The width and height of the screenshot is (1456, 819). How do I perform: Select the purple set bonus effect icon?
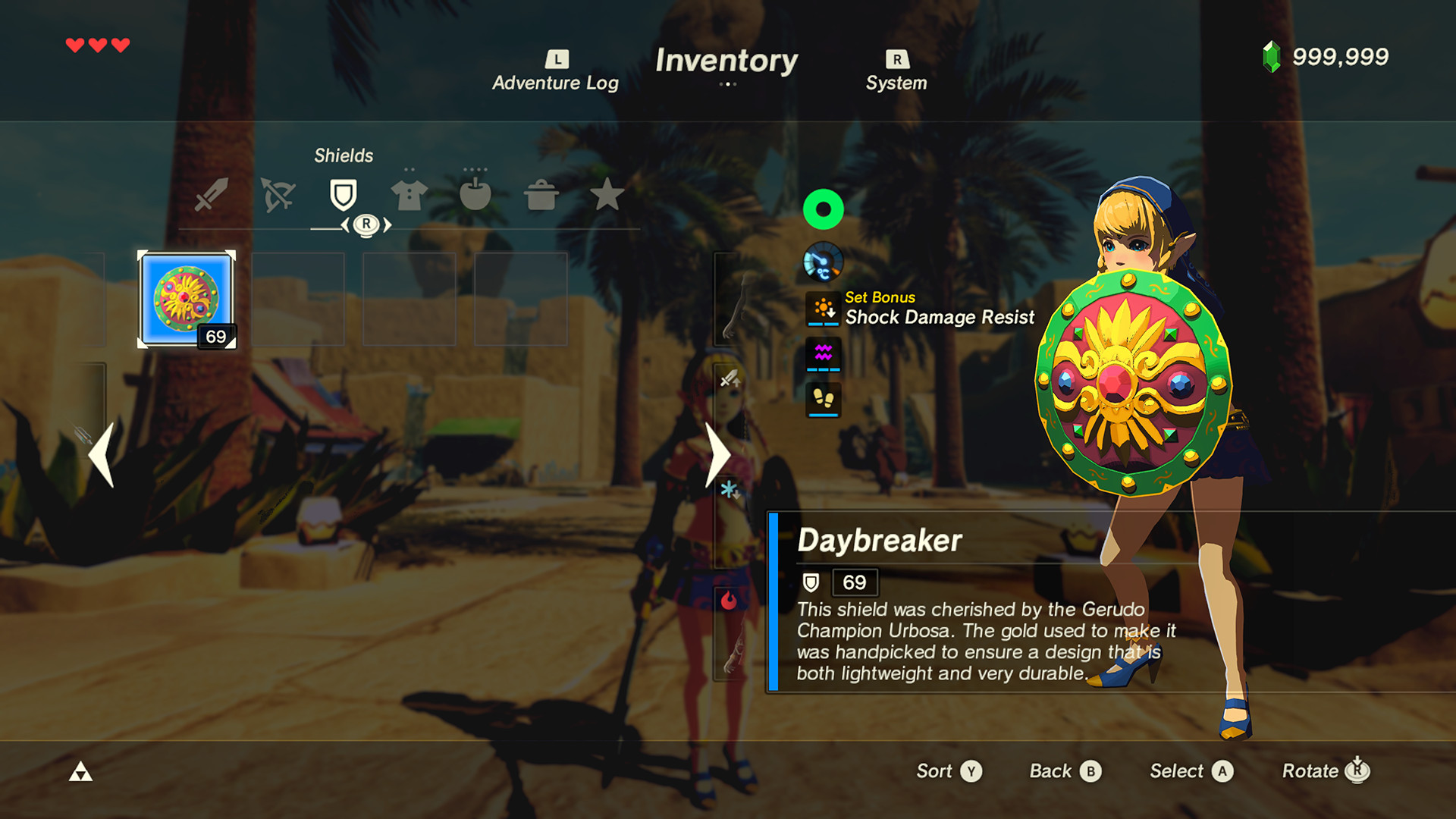[823, 354]
